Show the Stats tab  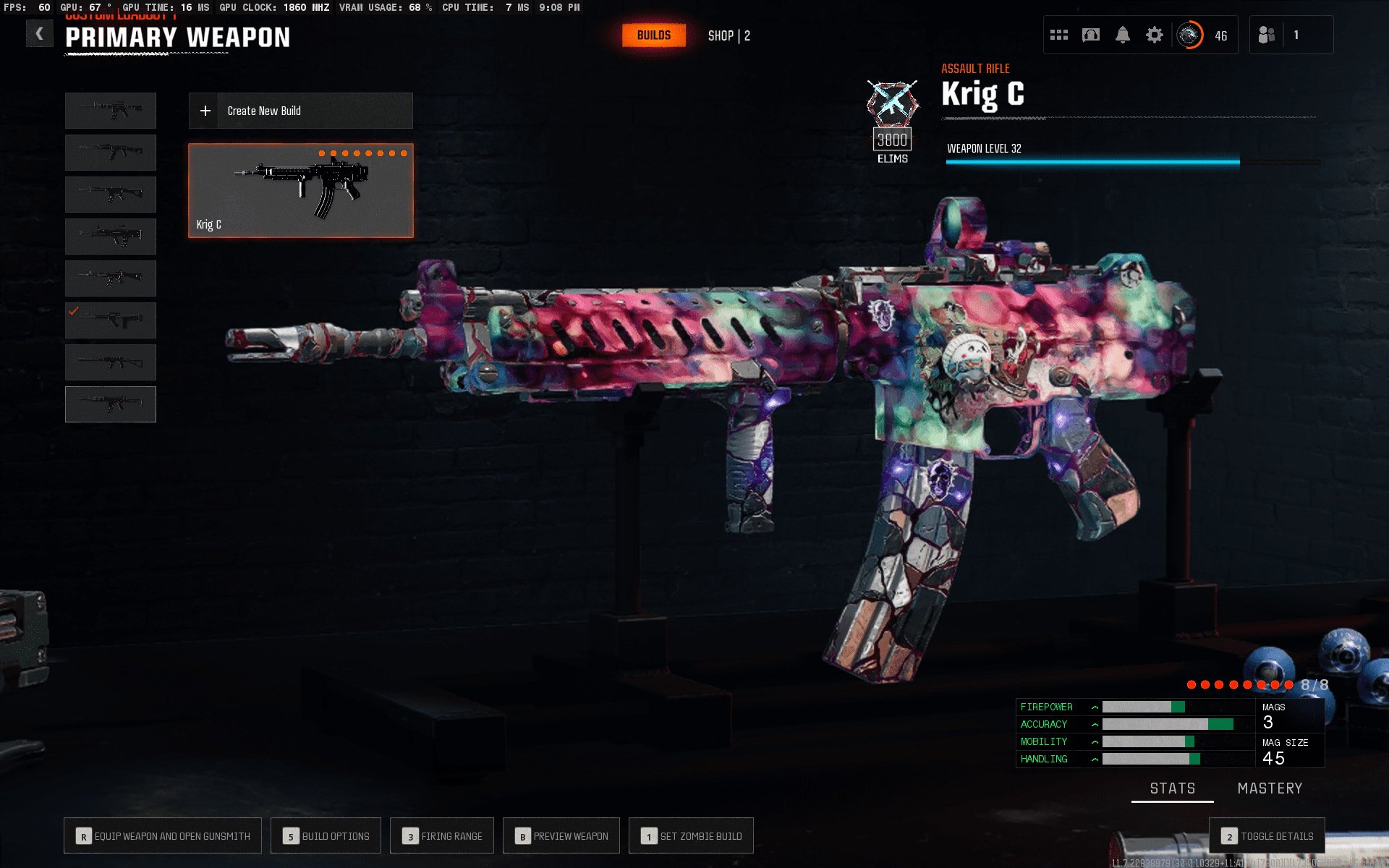(1172, 788)
